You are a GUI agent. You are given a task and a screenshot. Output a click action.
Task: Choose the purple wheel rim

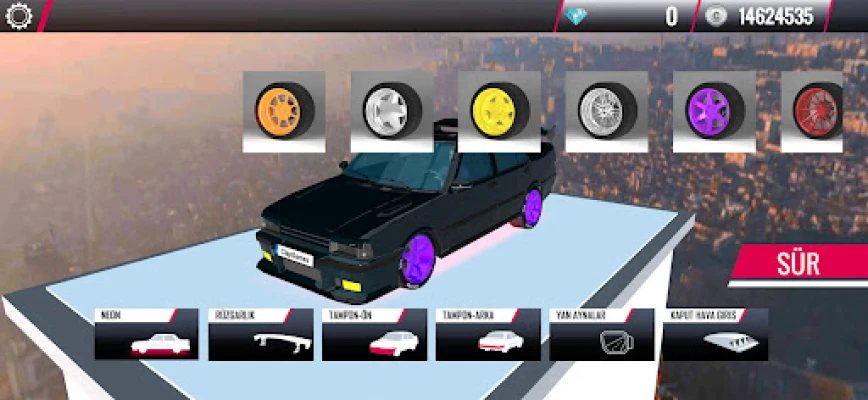click(714, 110)
